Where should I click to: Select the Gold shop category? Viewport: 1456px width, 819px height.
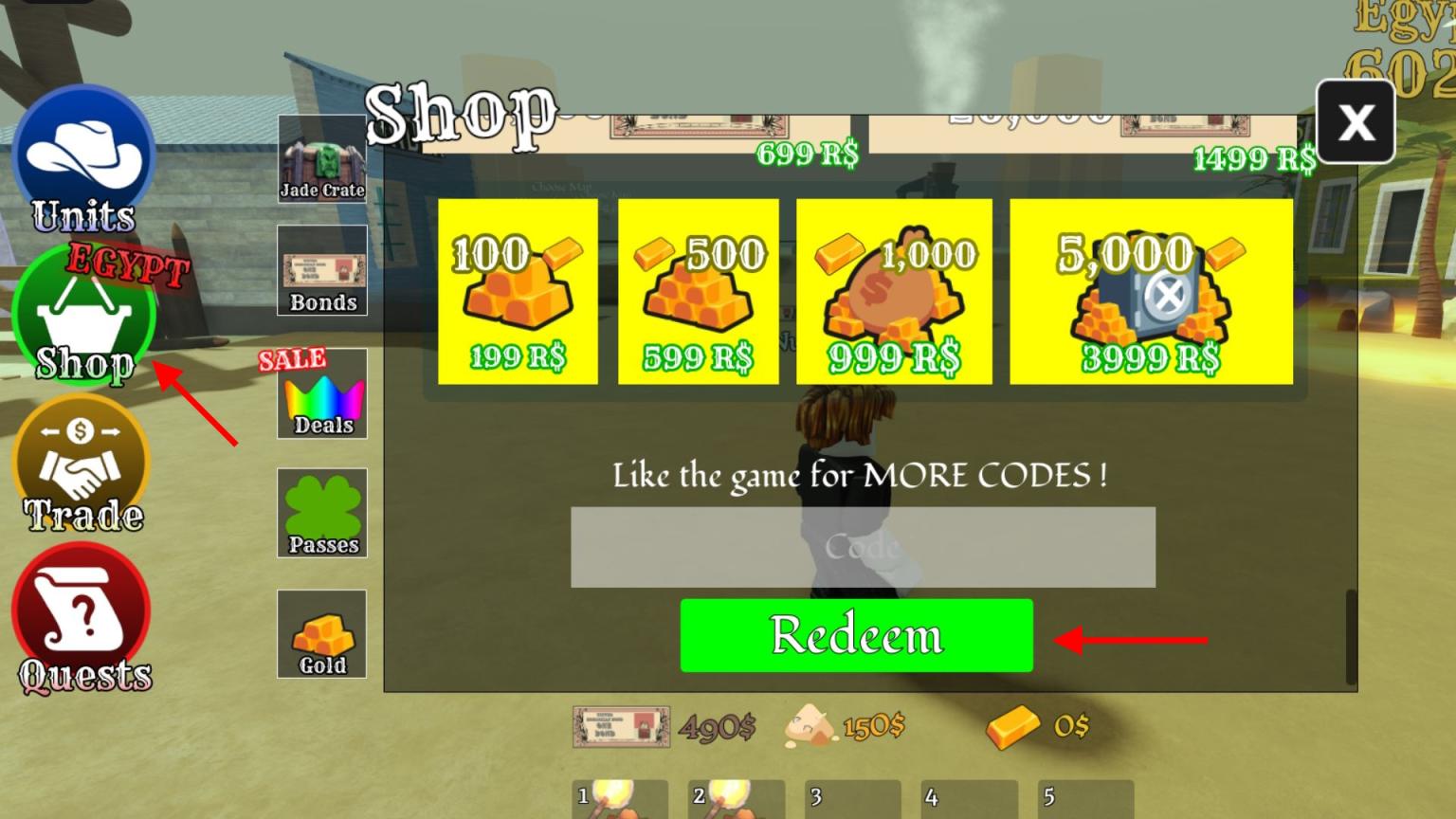click(x=321, y=633)
